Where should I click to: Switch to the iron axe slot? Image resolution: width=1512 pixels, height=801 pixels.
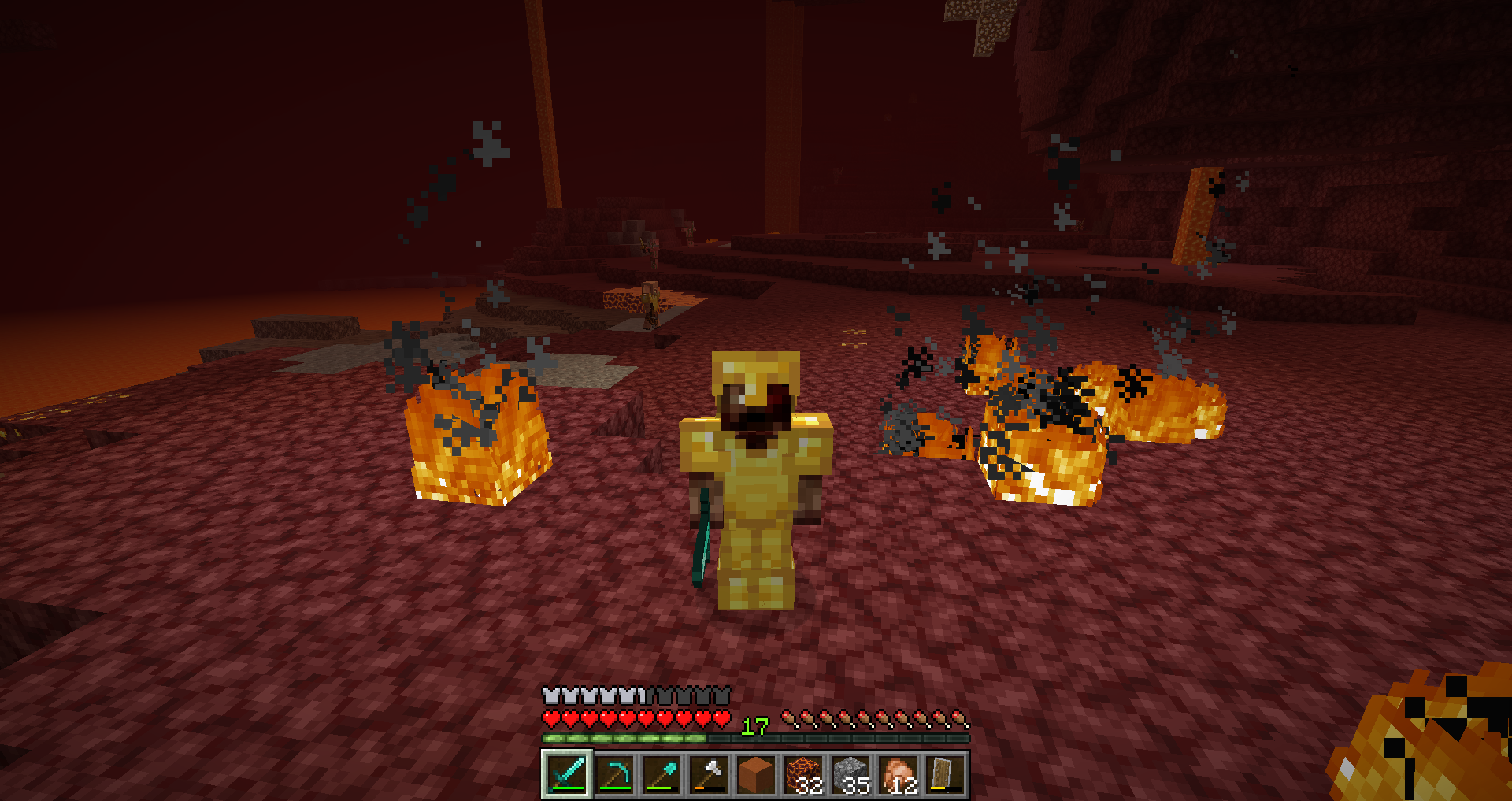709,774
